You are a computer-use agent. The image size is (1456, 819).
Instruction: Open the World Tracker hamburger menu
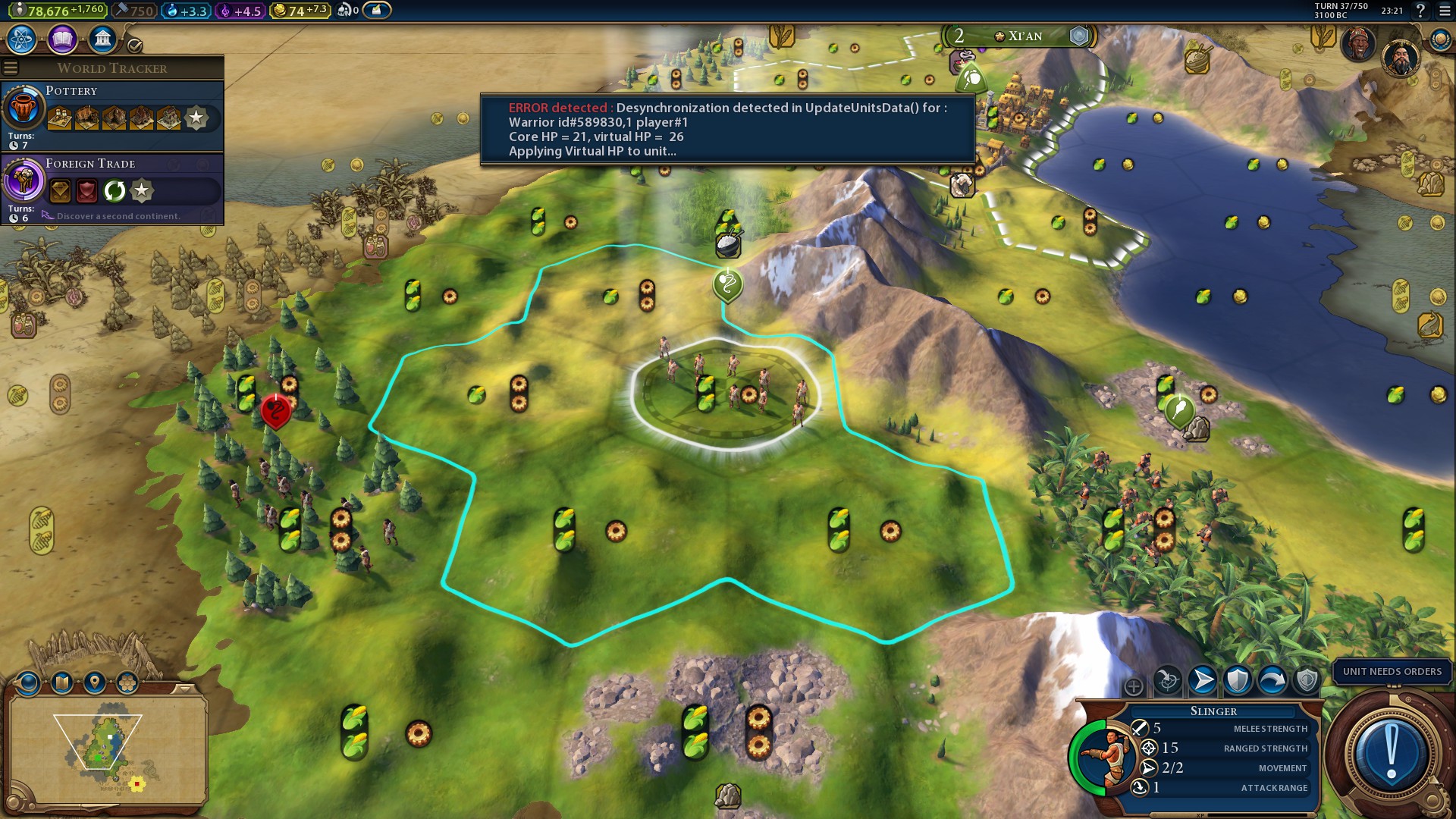pyautogui.click(x=11, y=68)
